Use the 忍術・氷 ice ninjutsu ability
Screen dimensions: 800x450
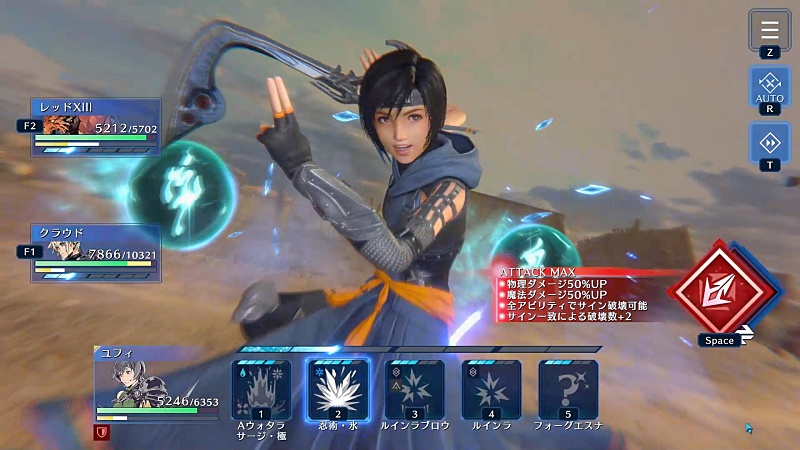338,389
